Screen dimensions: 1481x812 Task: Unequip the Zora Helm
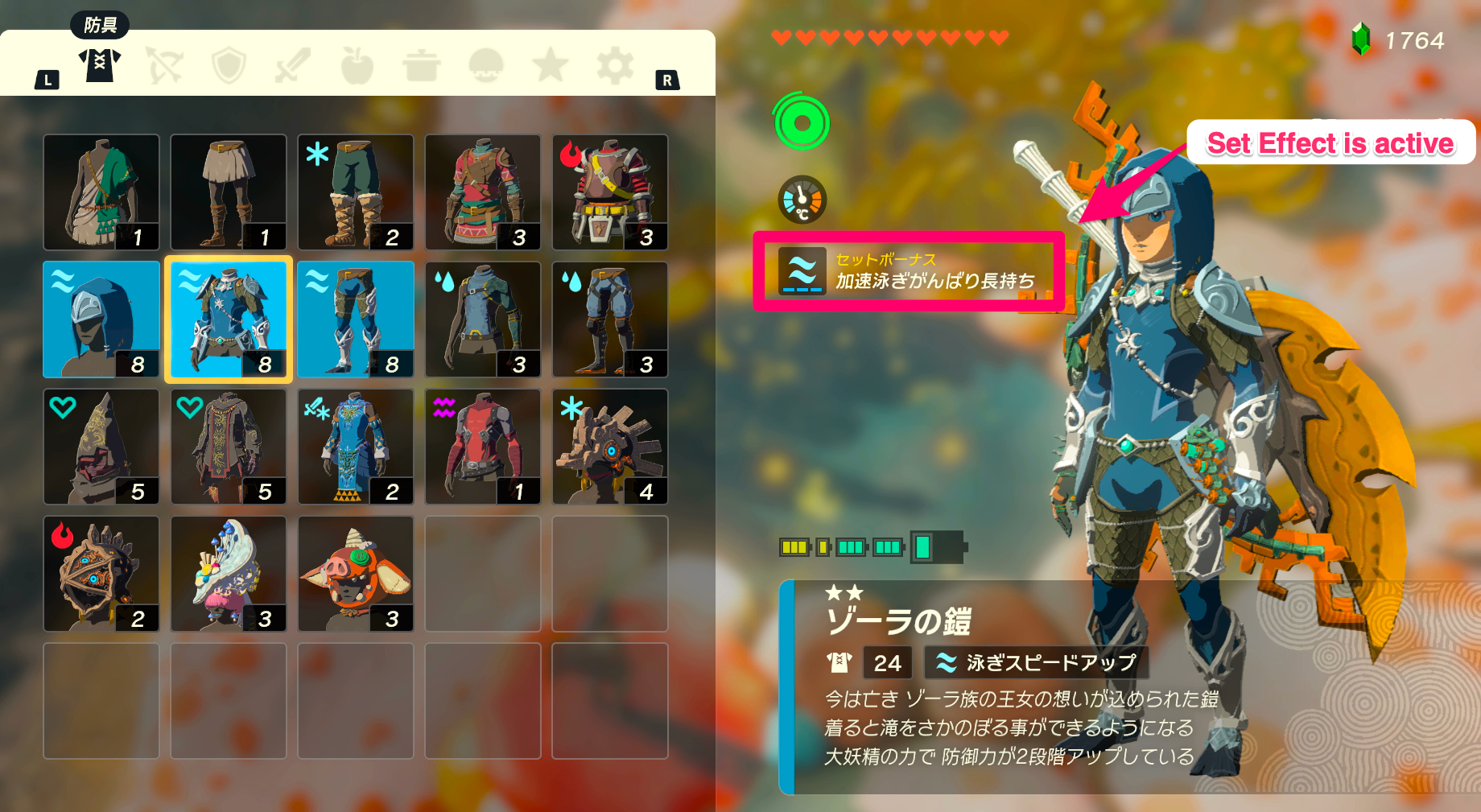point(101,319)
